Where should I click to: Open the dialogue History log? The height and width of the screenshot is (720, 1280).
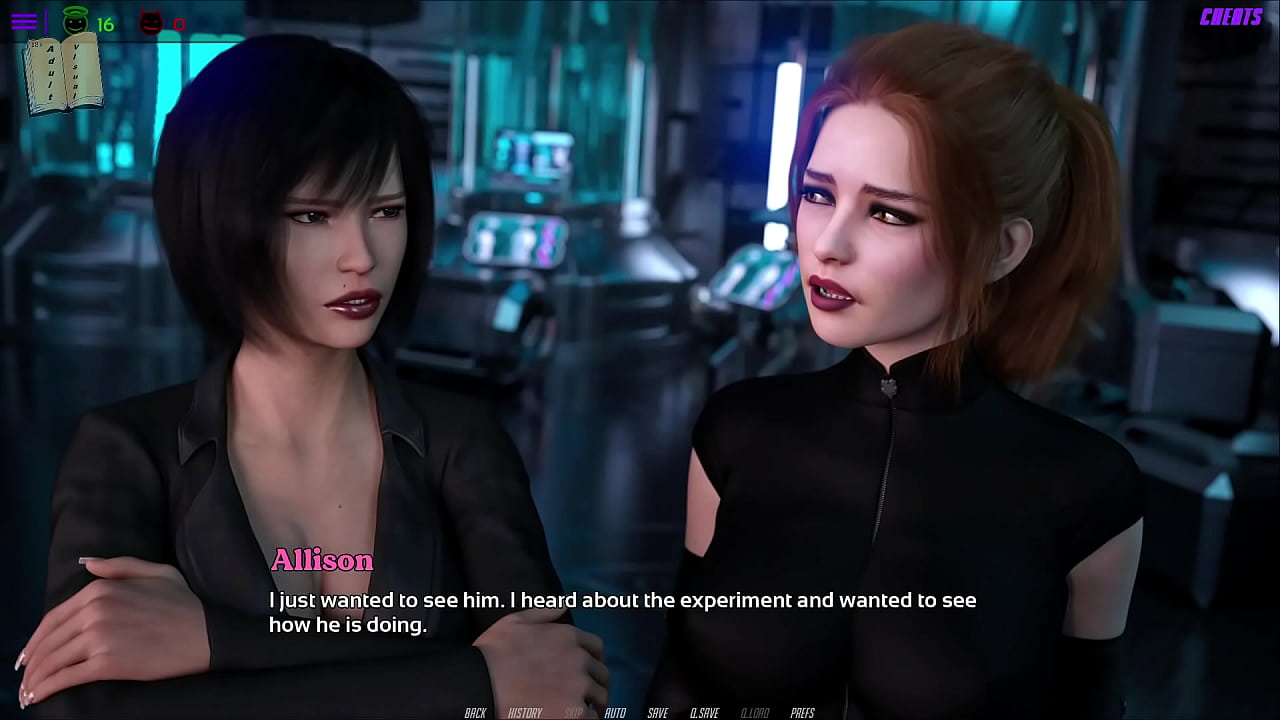[x=525, y=713]
